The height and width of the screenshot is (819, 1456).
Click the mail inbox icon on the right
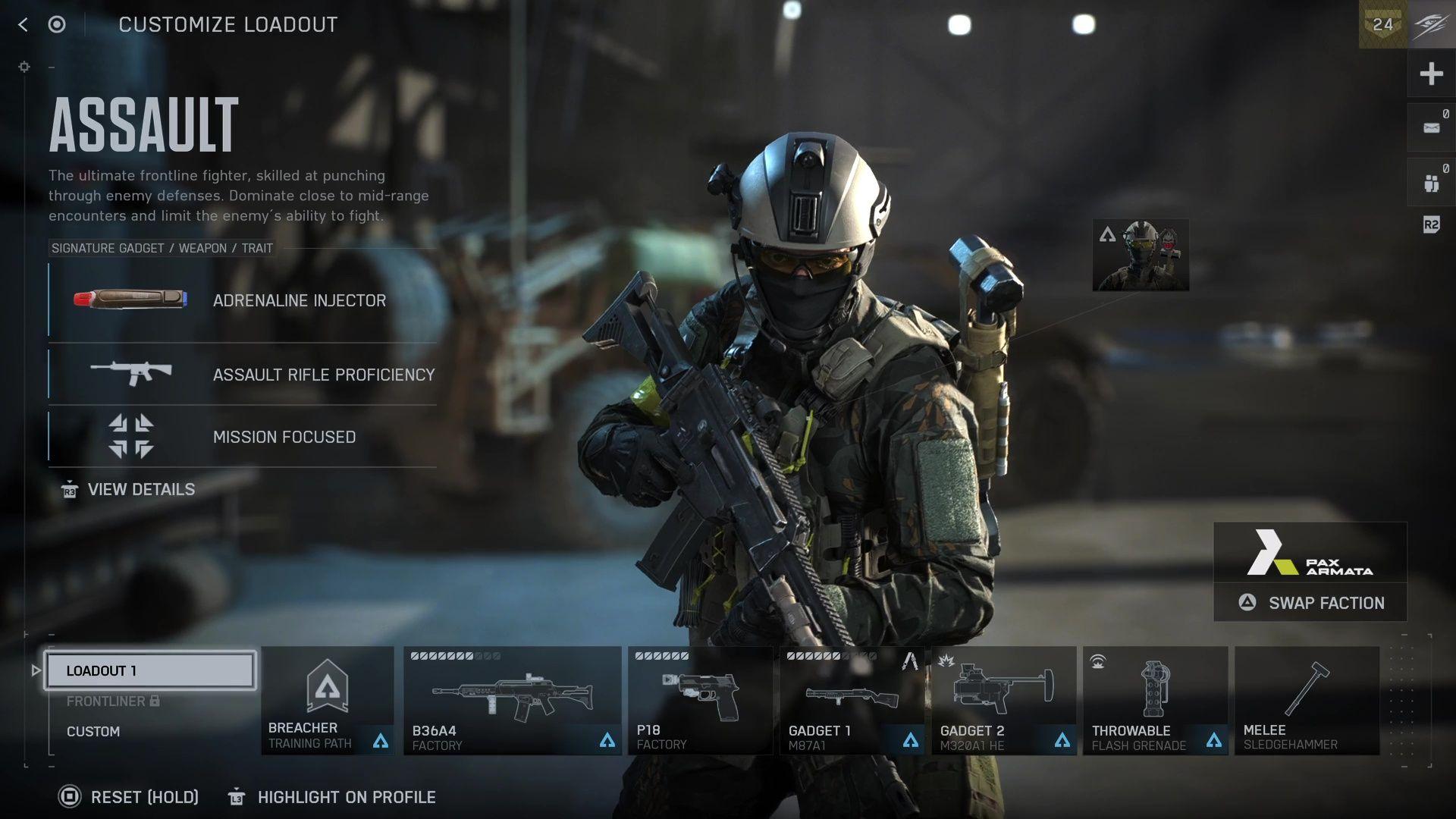(x=1432, y=127)
